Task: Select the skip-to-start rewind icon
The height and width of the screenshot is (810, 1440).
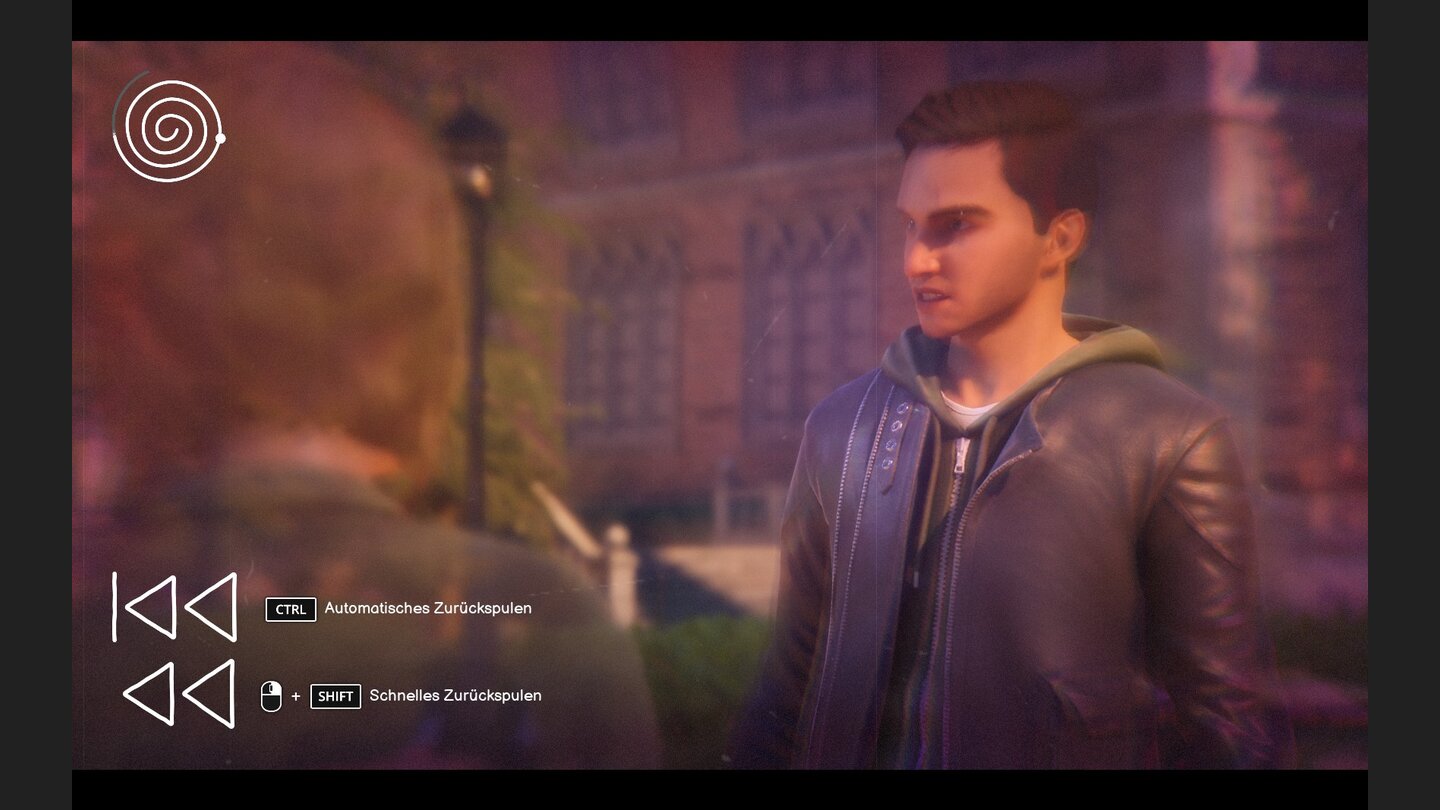Action: coord(175,606)
